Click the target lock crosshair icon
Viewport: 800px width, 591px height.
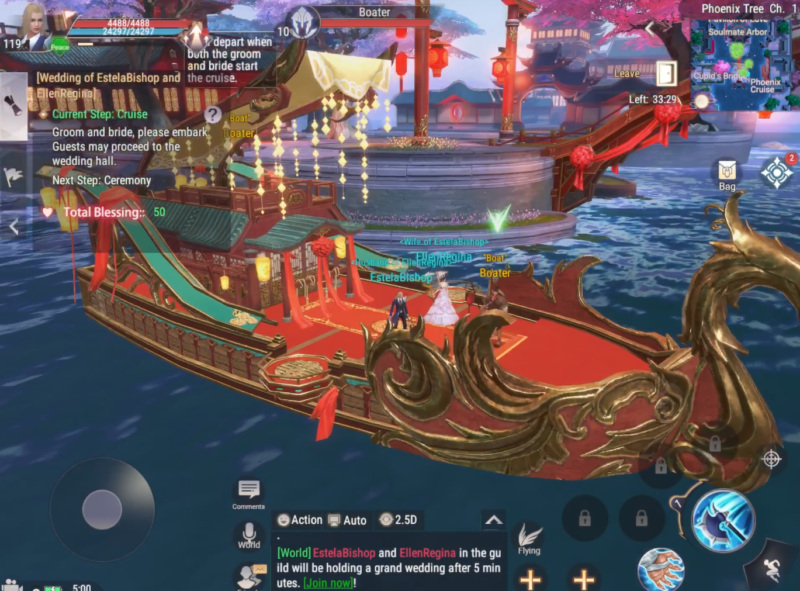tap(771, 459)
